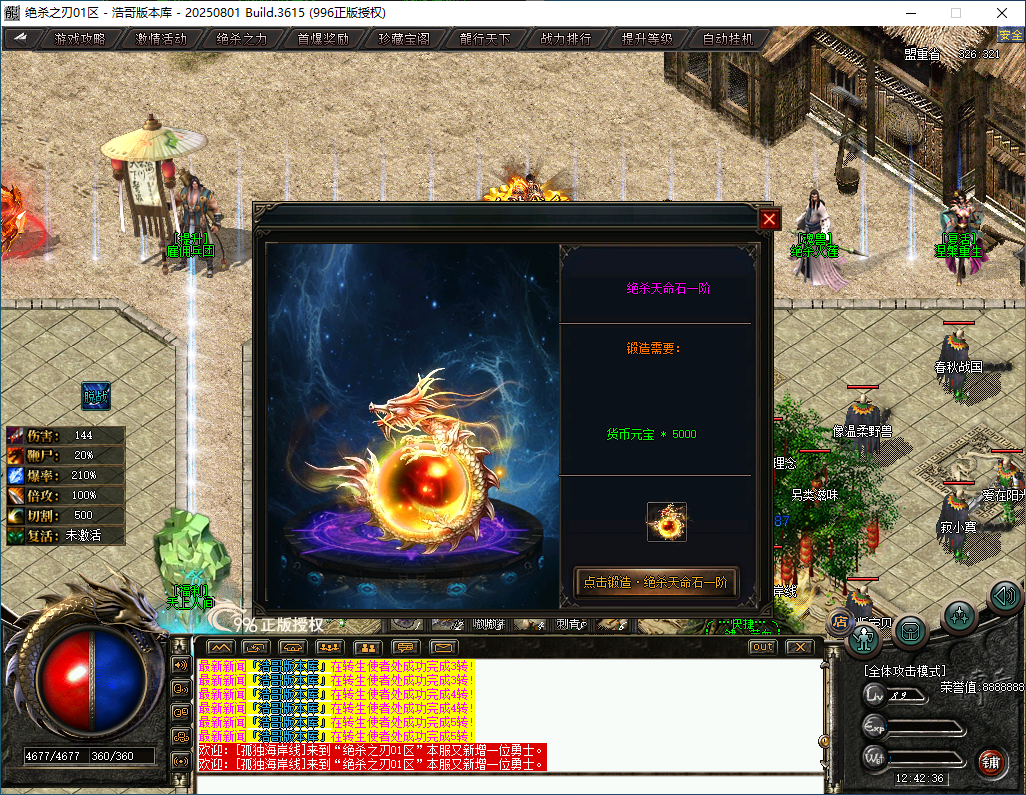Open the 激情活动 events menu
The height and width of the screenshot is (795, 1026).
161,39
